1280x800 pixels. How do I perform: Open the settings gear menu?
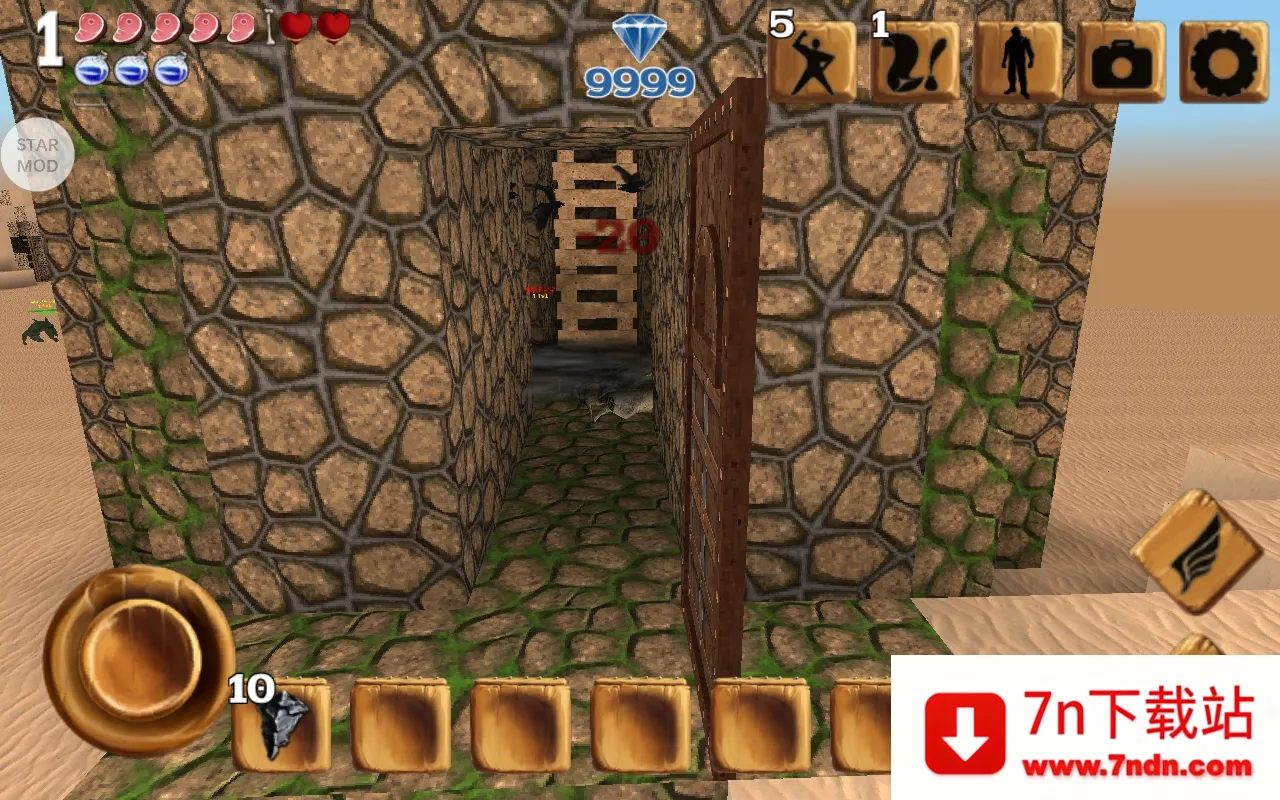(x=1224, y=63)
